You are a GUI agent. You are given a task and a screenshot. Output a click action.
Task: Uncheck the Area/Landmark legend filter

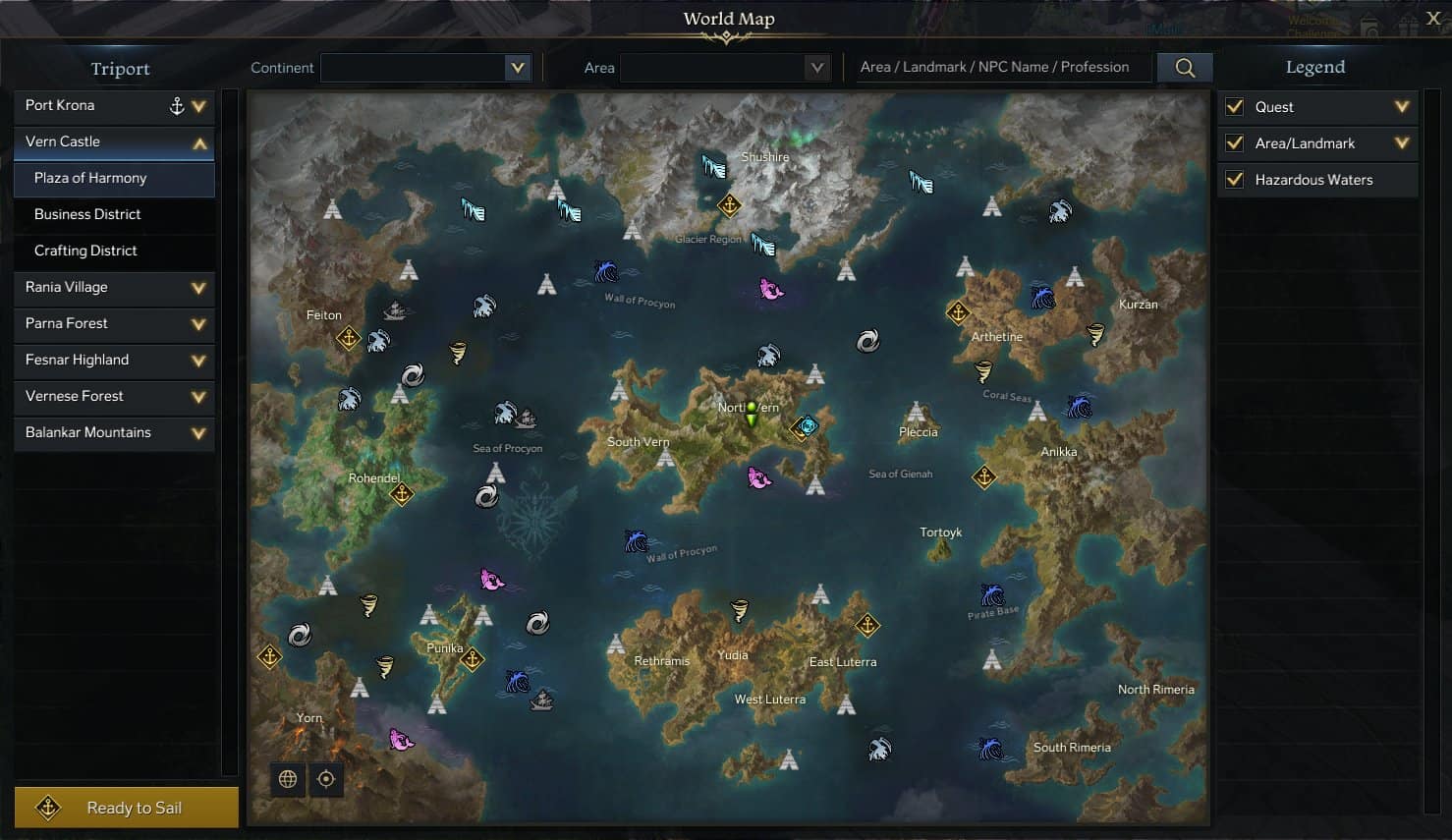[x=1235, y=143]
